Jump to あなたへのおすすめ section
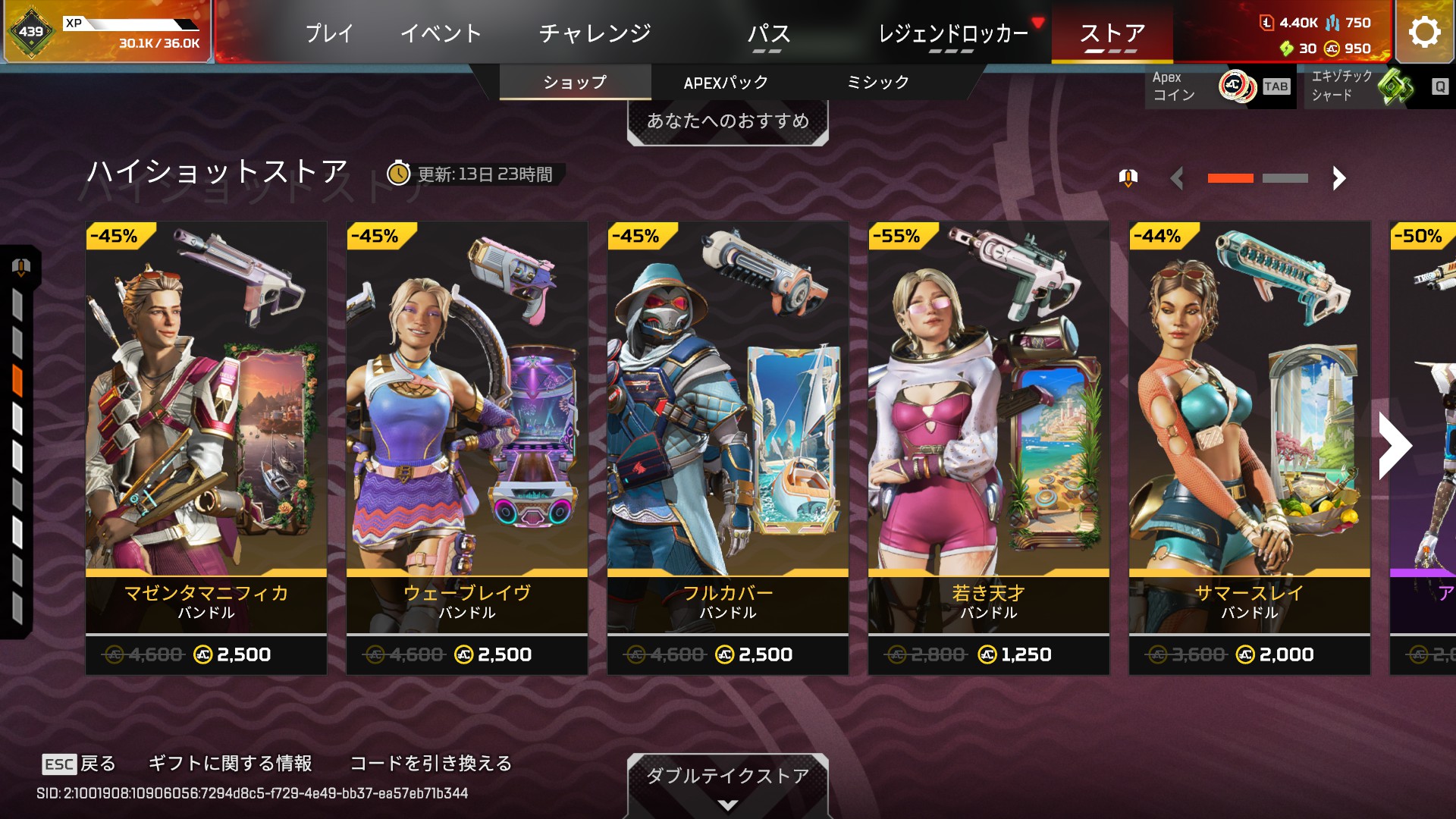Viewport: 1456px width, 819px height. (x=727, y=121)
